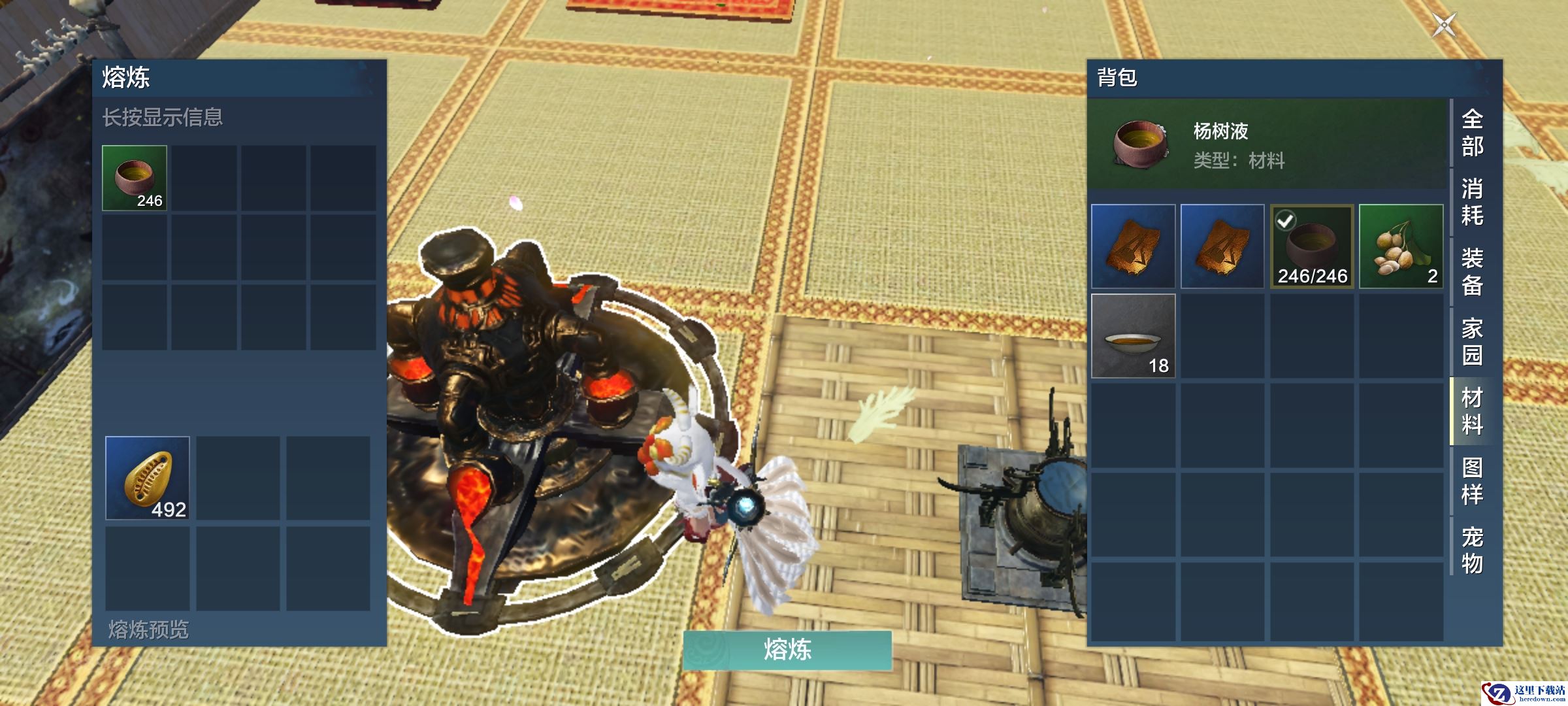The width and height of the screenshot is (1568, 706).
Task: Select the golden shell preview item 492
Action: coord(148,479)
